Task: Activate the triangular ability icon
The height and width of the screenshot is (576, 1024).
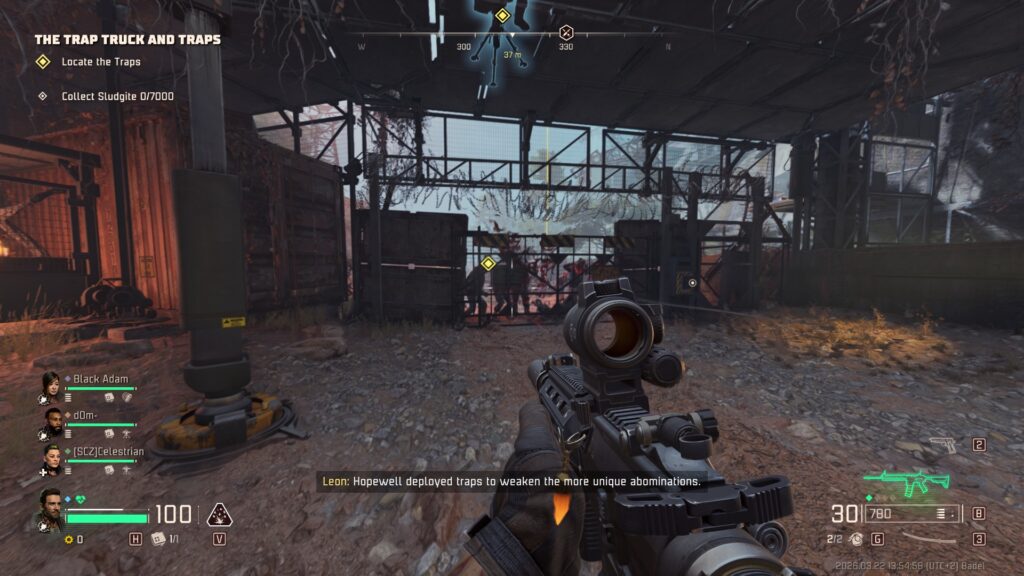Action: [x=219, y=515]
